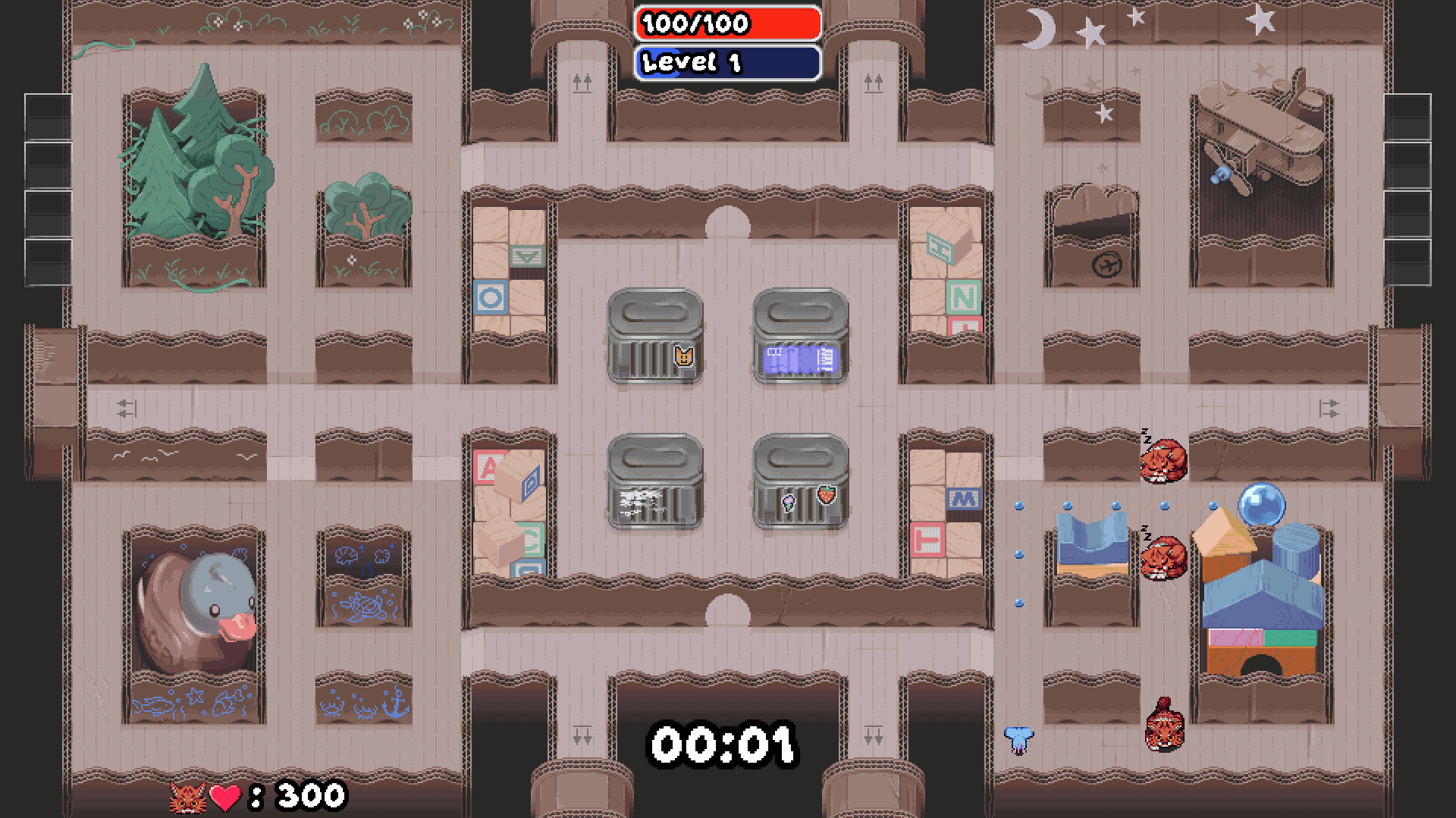Click the red 100/100 health bar

coord(728,24)
